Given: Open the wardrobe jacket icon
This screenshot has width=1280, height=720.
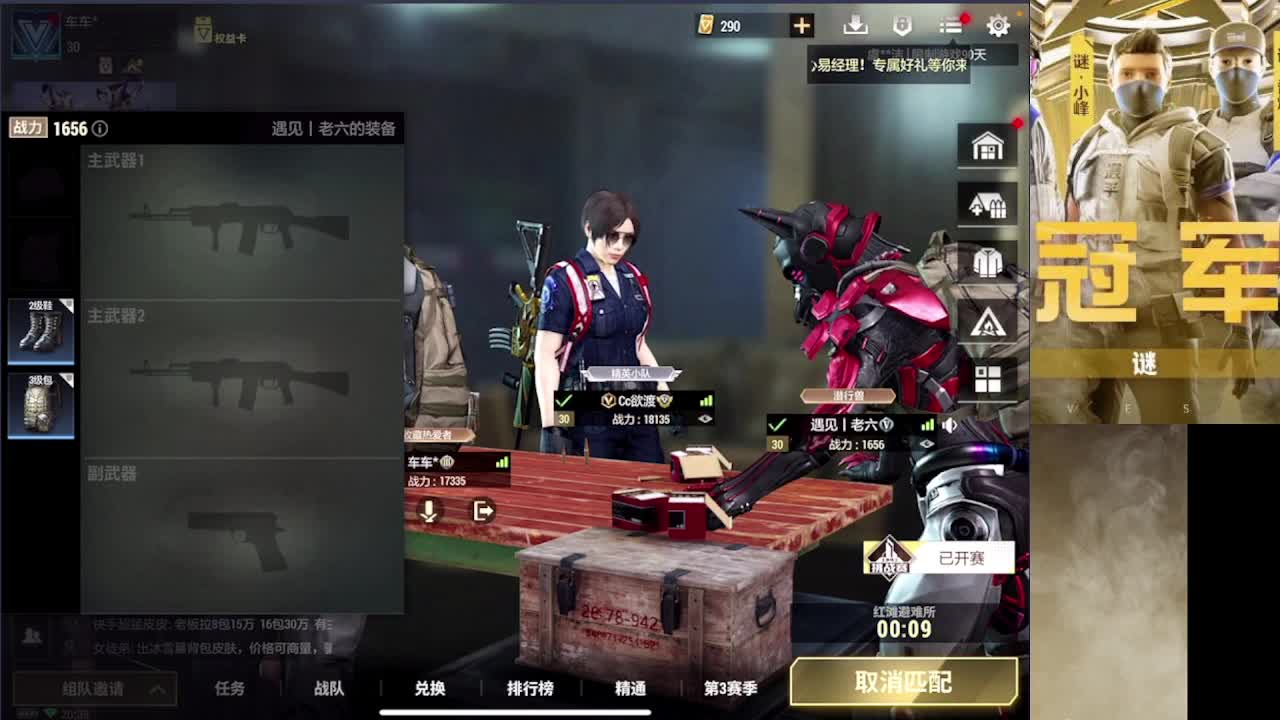Looking at the screenshot, I should (988, 261).
